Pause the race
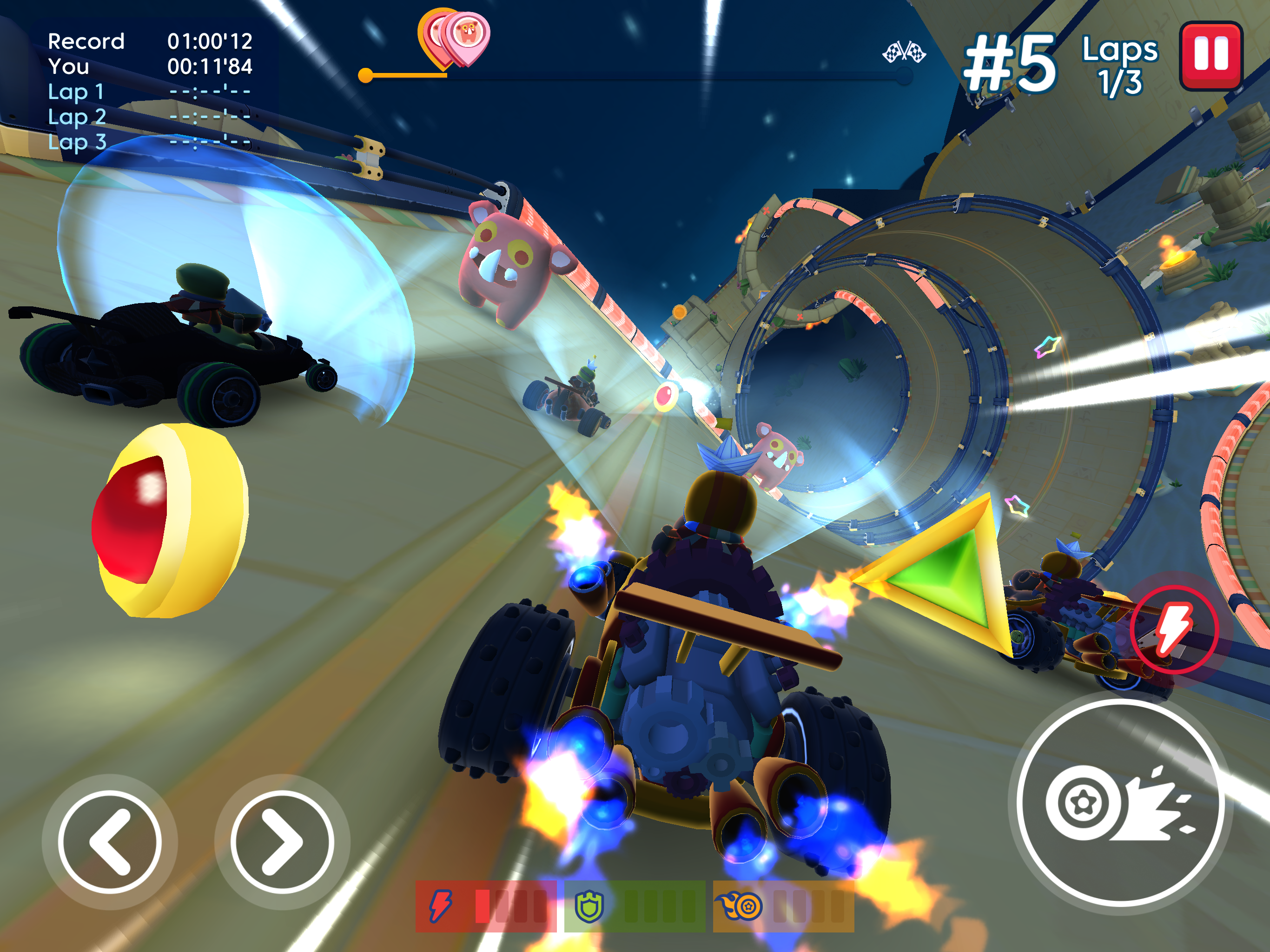Viewport: 1270px width, 952px height. coord(1211,56)
